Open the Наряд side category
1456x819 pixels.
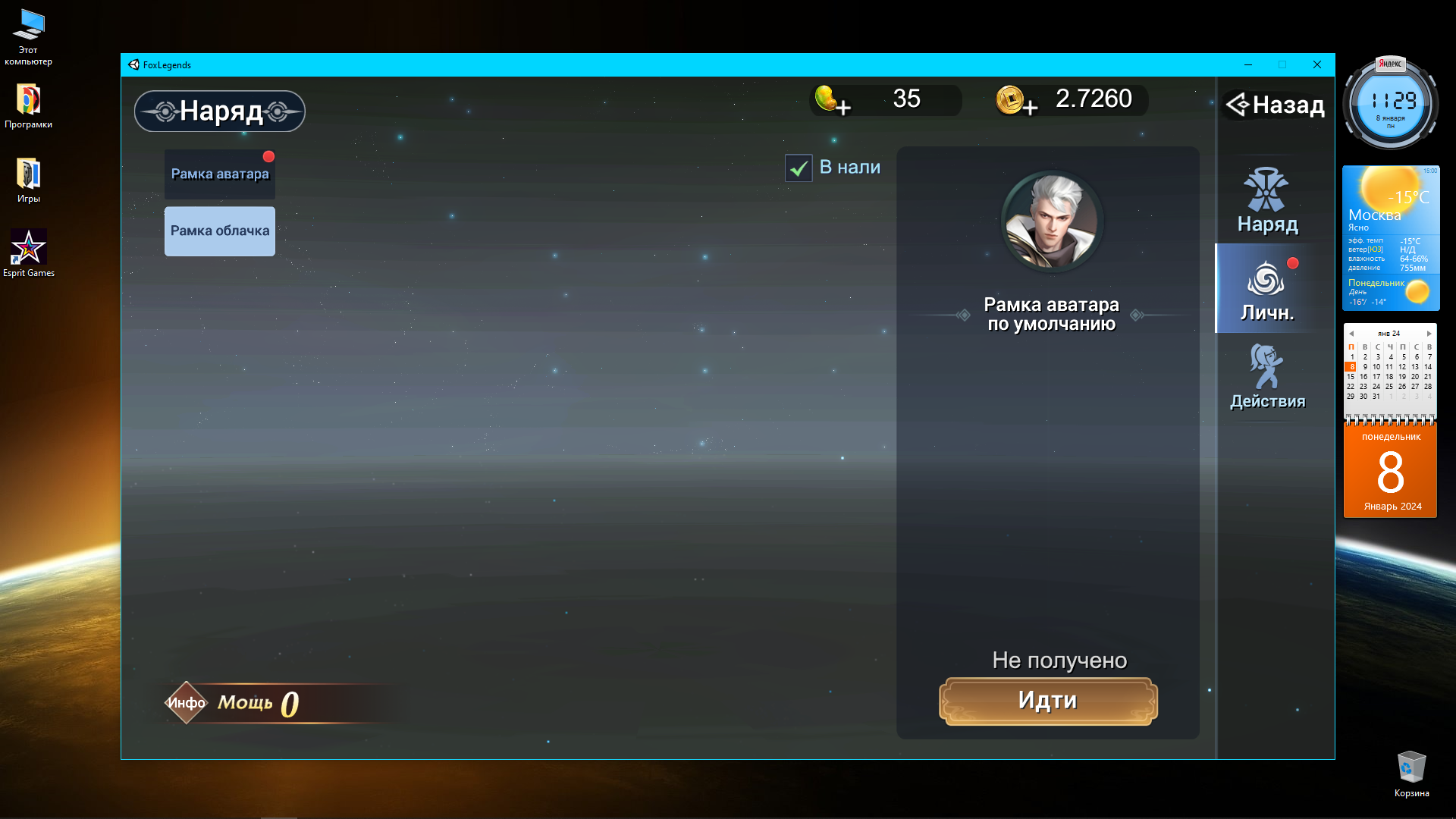click(x=1267, y=202)
